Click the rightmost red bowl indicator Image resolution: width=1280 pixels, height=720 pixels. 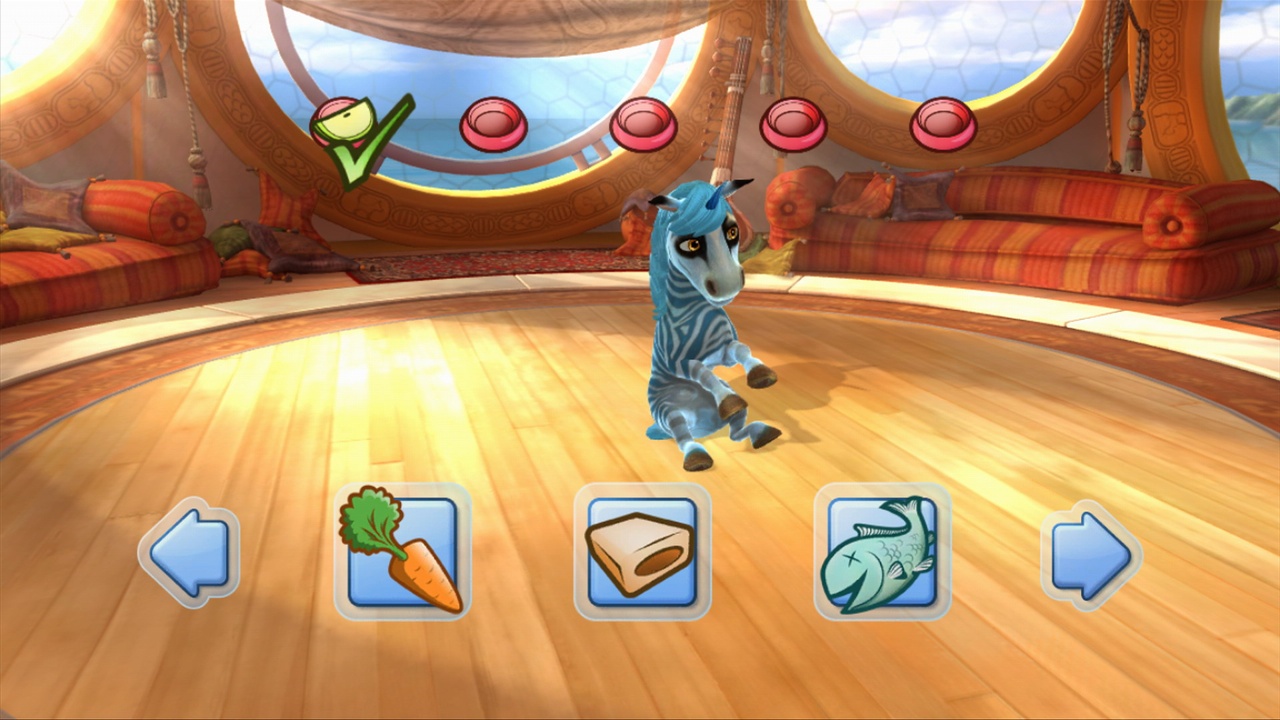[x=945, y=122]
